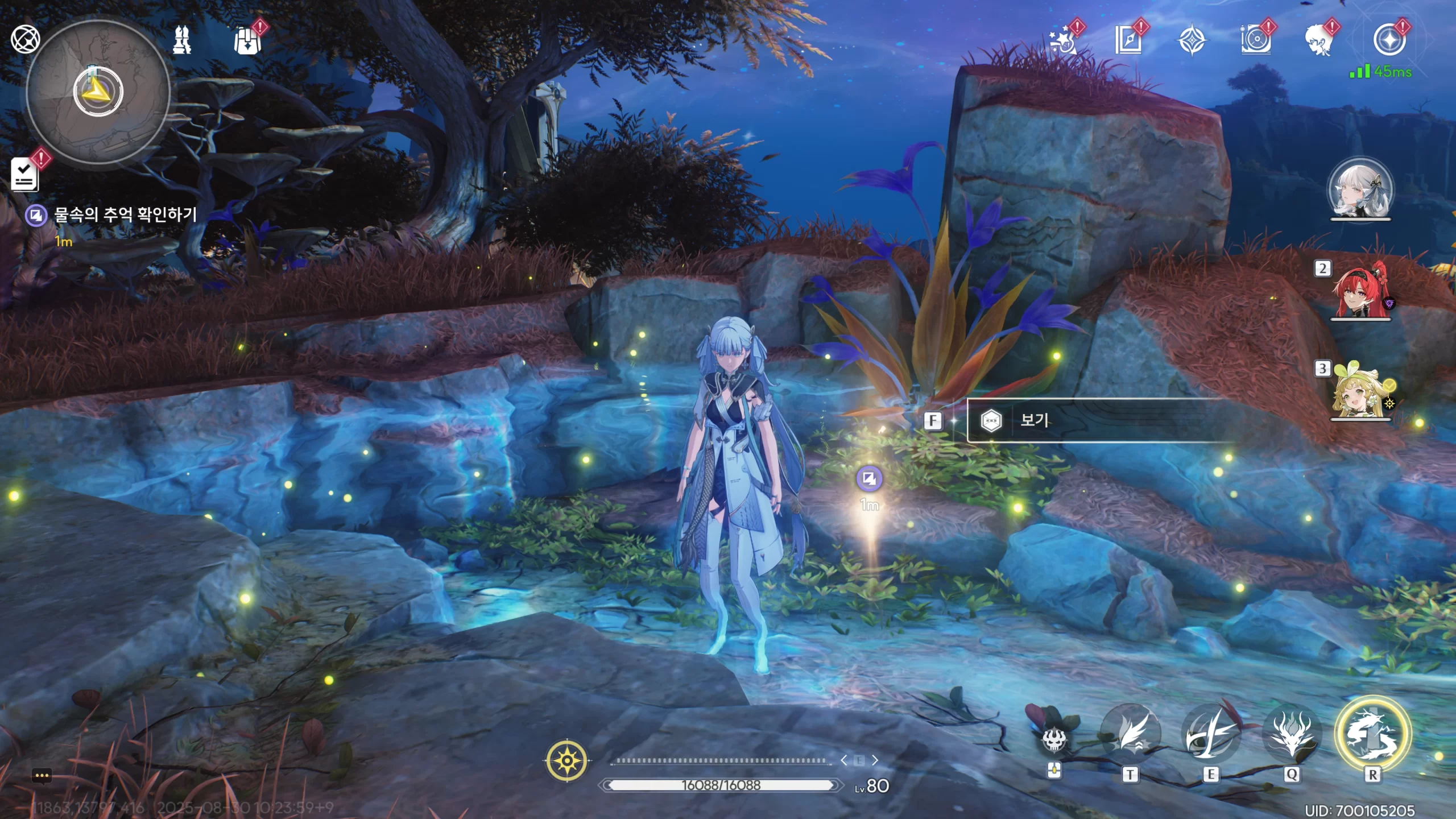This screenshot has height=819, width=1456.
Task: Open the four-pointed star Convene icon
Action: pyautogui.click(x=1191, y=41)
